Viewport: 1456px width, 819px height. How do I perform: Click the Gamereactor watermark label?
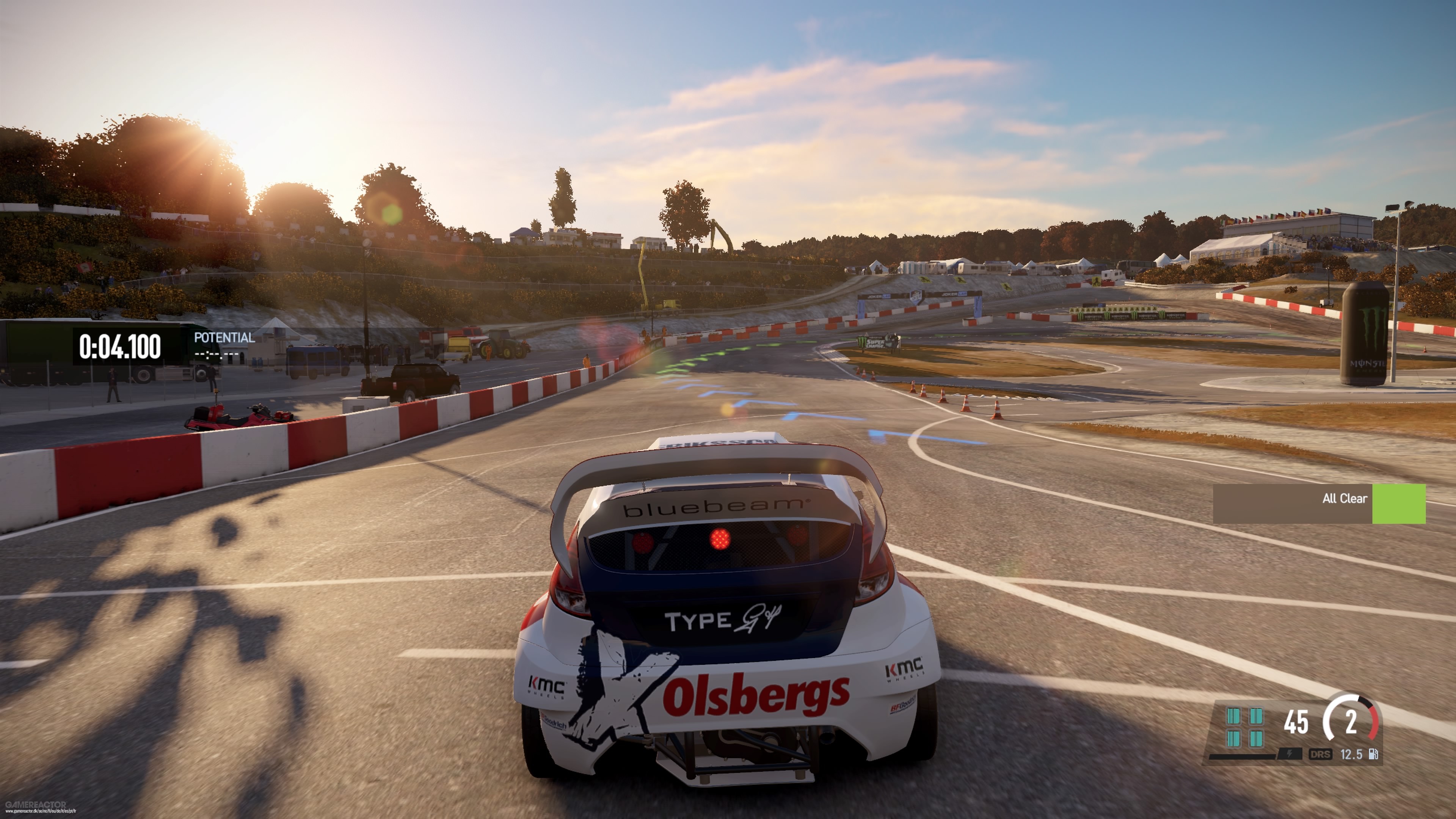point(36,805)
